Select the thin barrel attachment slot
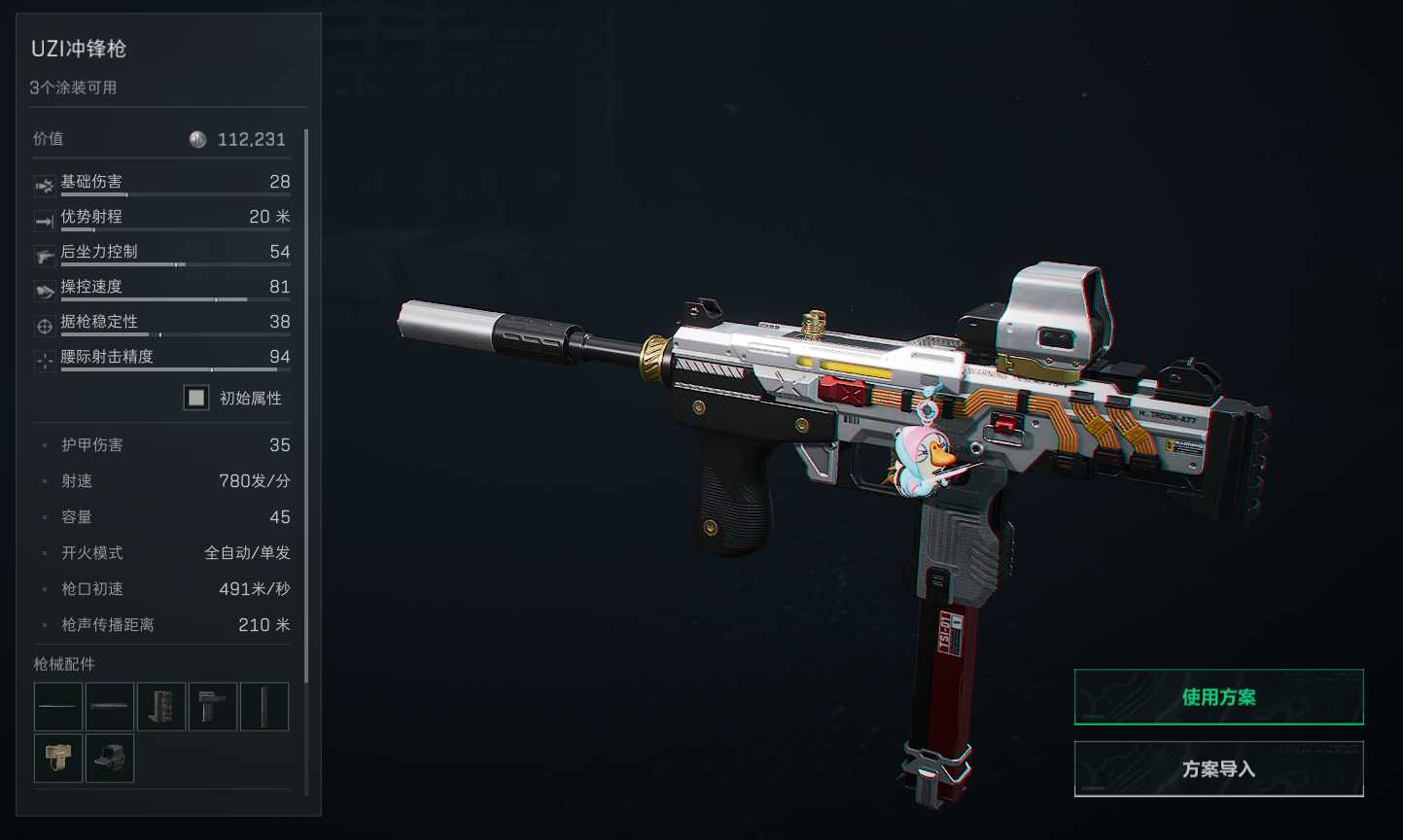 click(x=58, y=707)
